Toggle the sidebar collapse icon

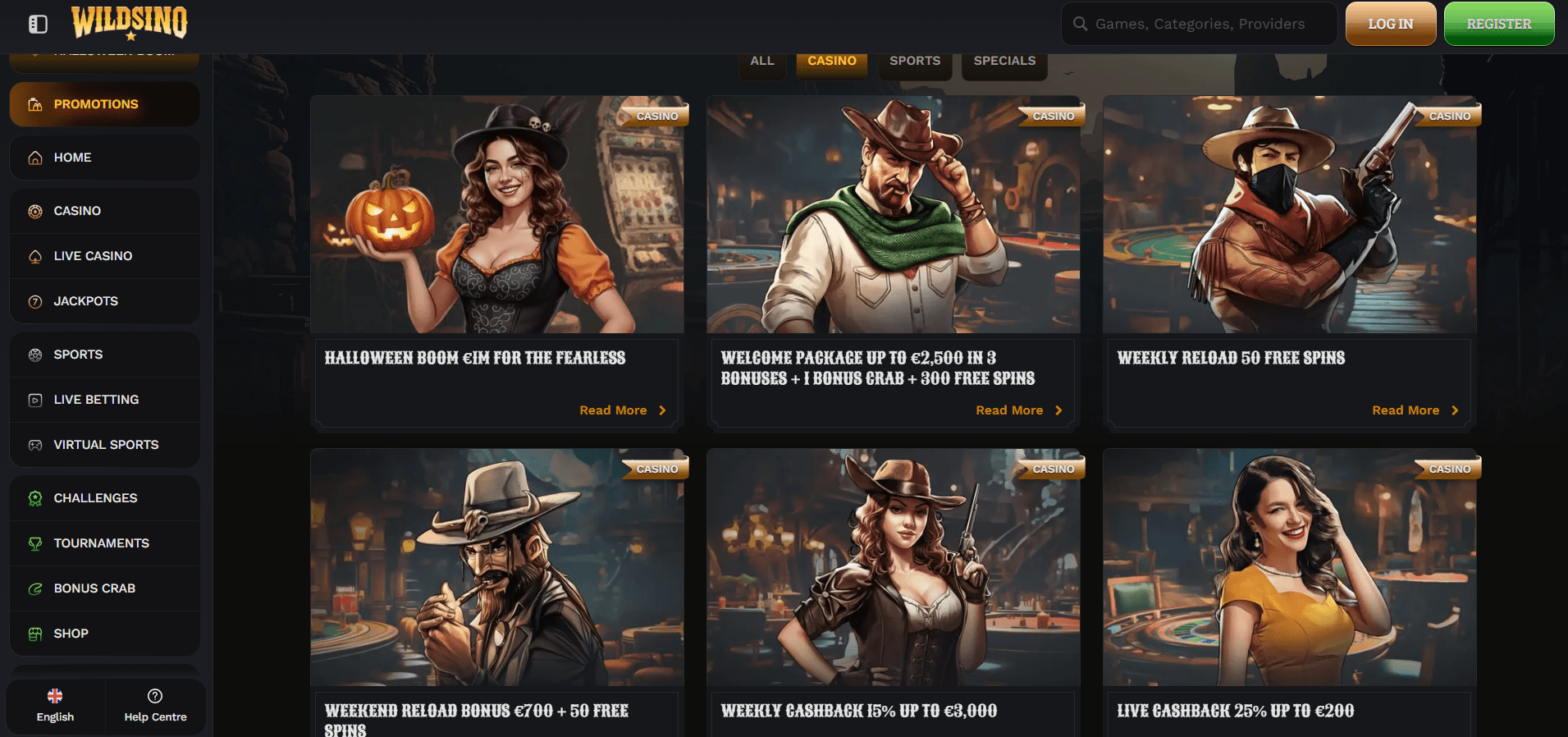[38, 24]
